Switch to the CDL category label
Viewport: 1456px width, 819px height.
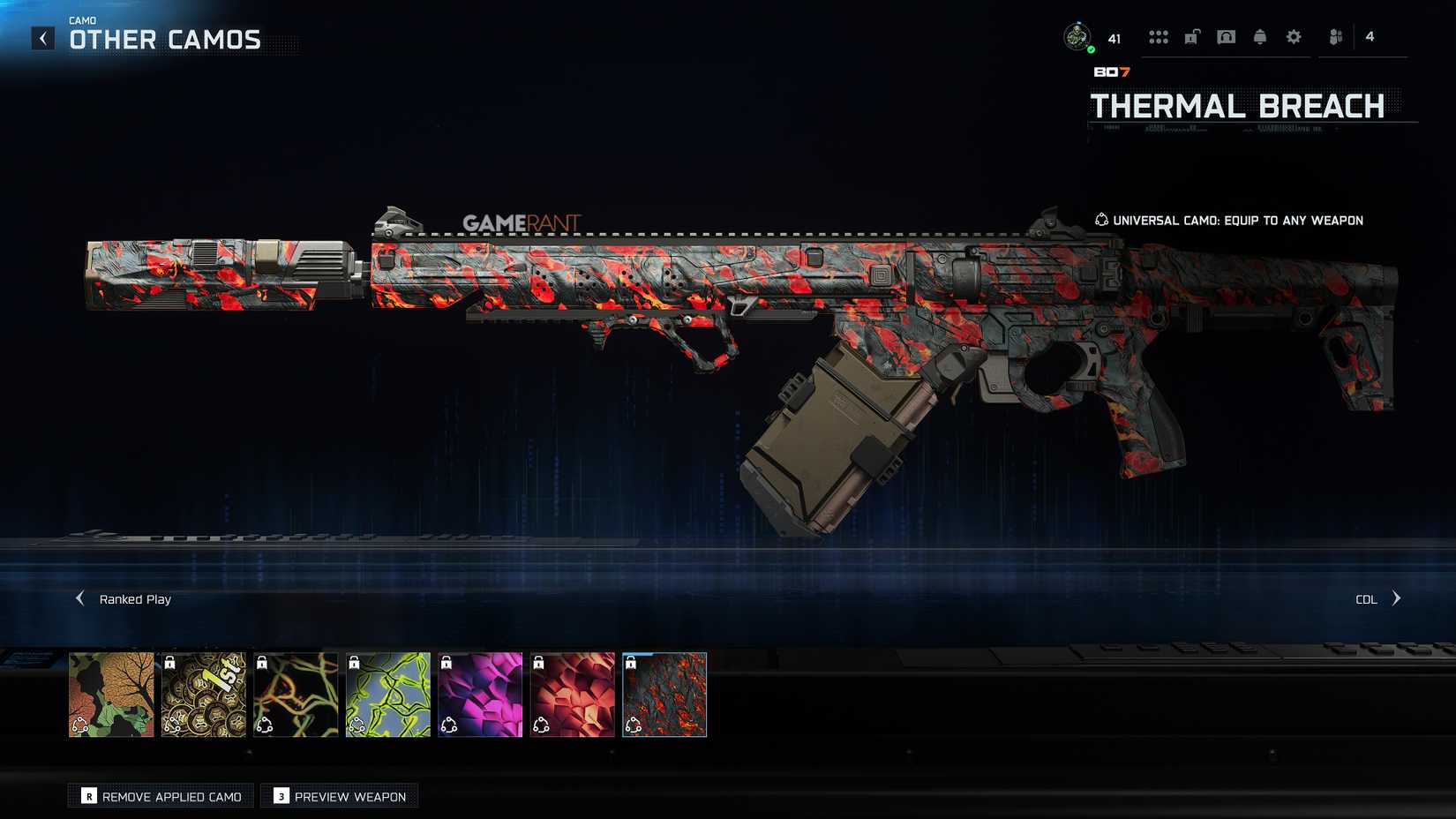pos(1366,598)
